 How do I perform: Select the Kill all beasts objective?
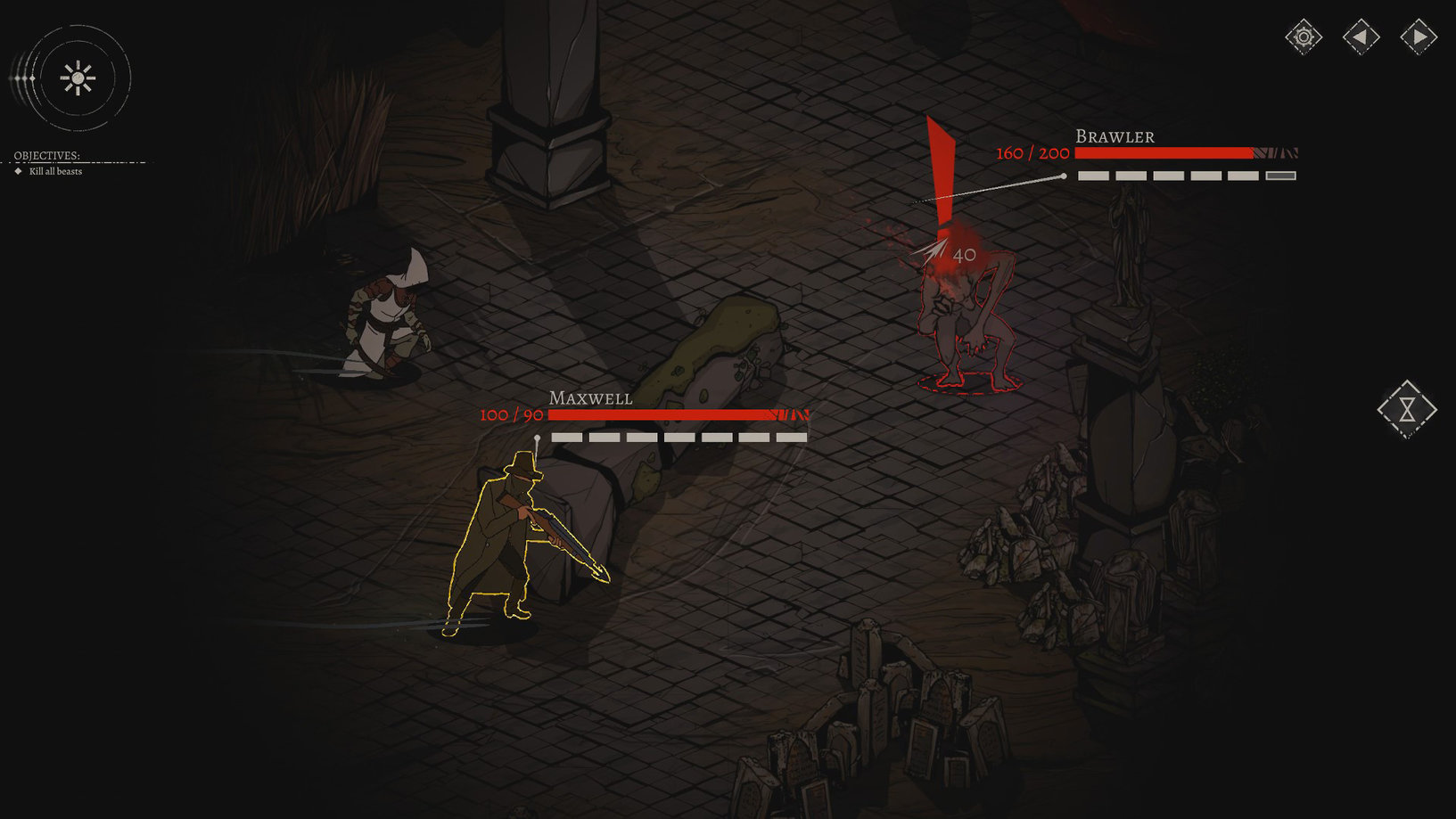pos(55,171)
